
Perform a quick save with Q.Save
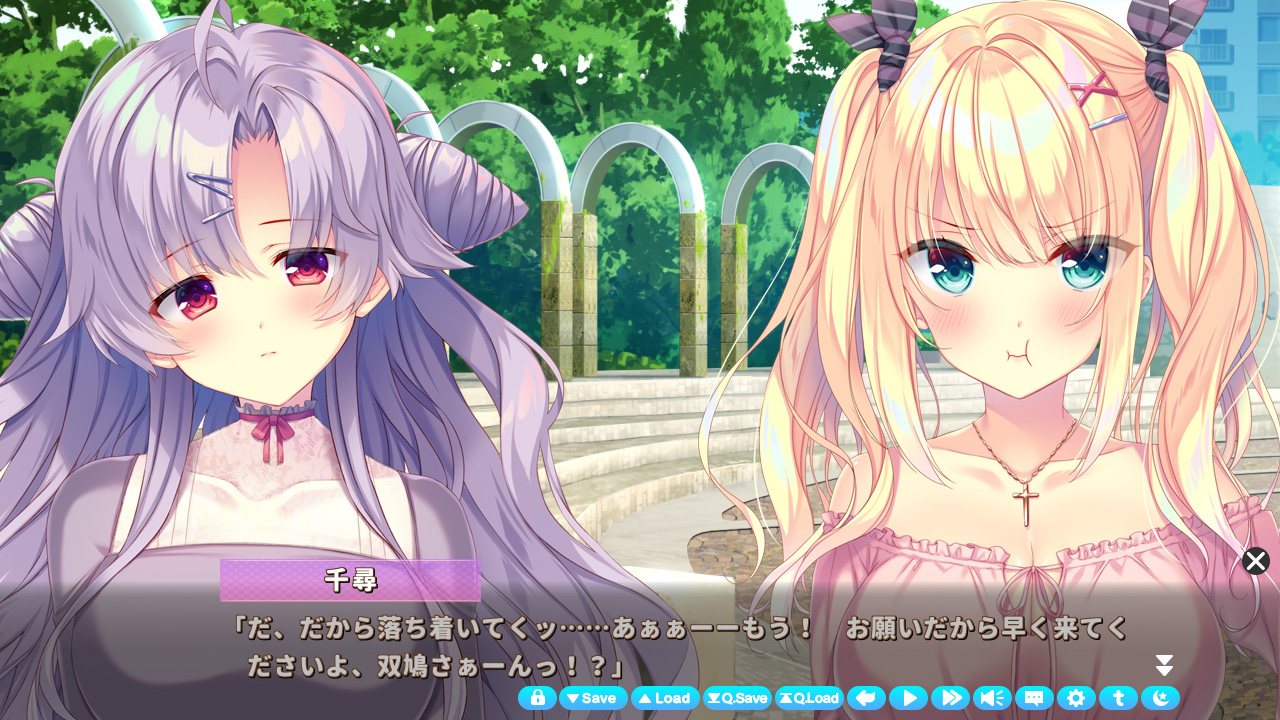point(737,698)
